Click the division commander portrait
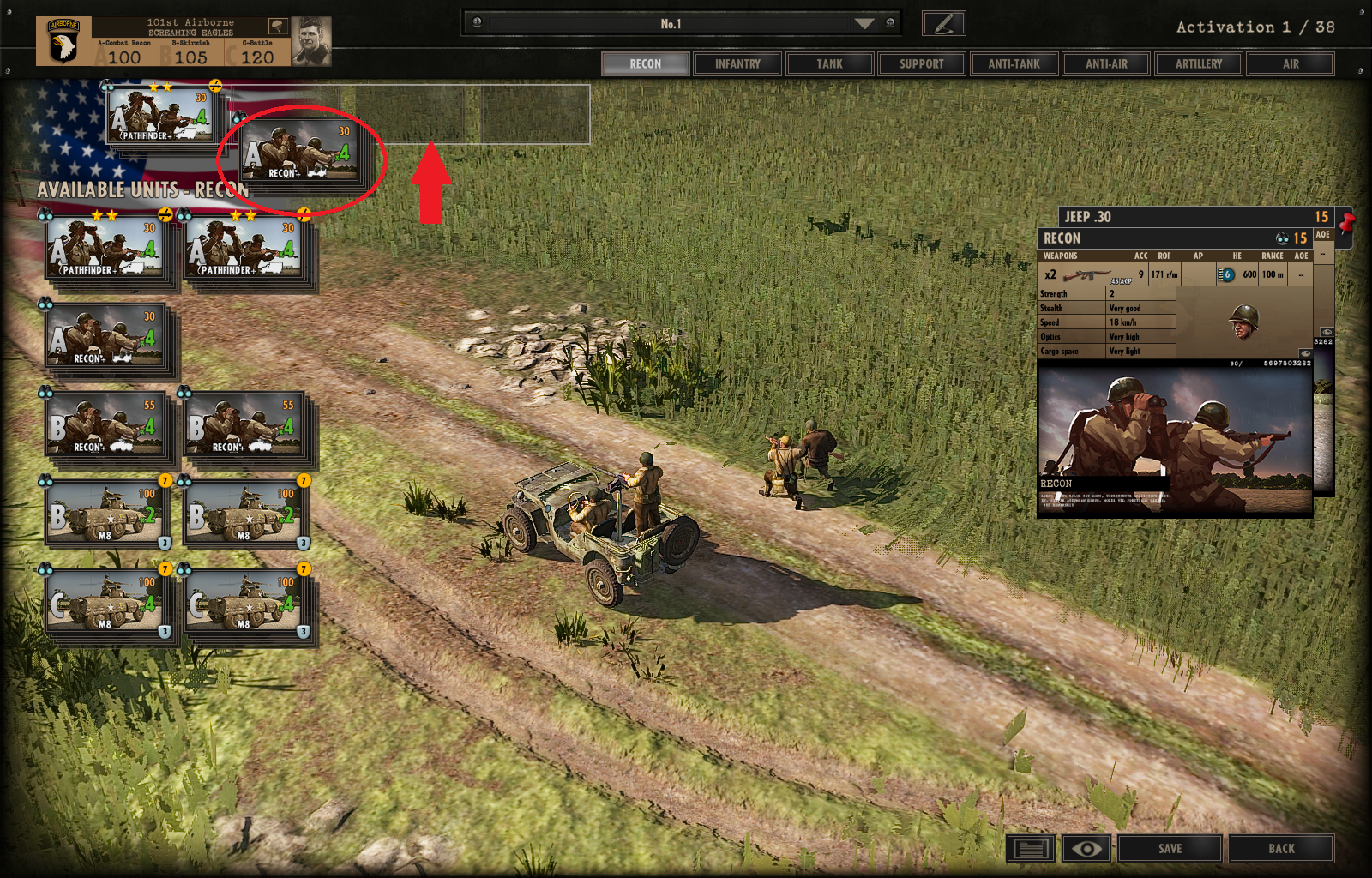The height and width of the screenshot is (878, 1372). pos(310,42)
